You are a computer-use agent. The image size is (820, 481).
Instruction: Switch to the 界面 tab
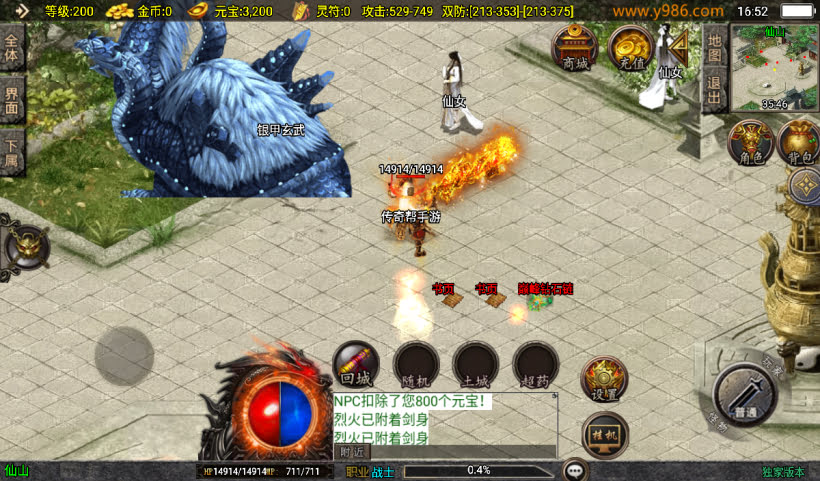[x=12, y=101]
